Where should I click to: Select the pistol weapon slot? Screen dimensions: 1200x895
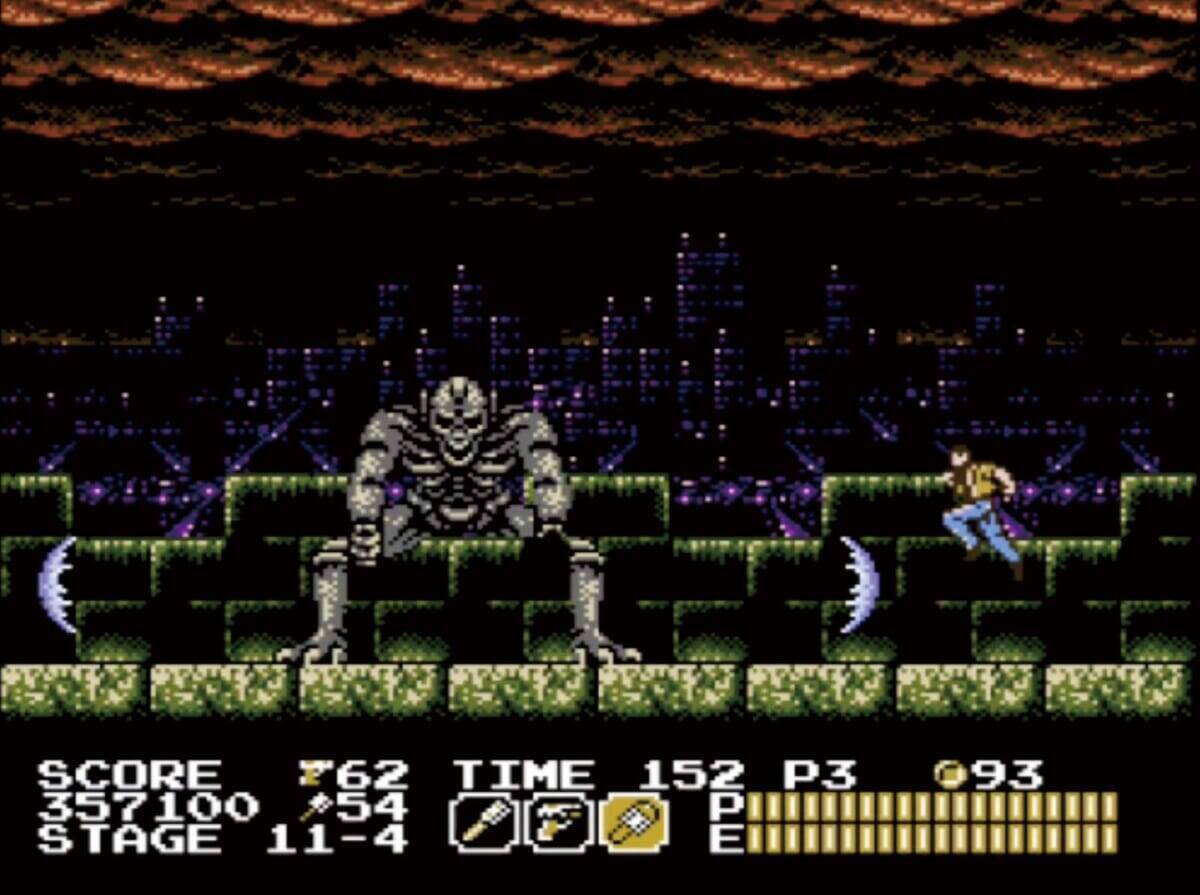coord(559,822)
